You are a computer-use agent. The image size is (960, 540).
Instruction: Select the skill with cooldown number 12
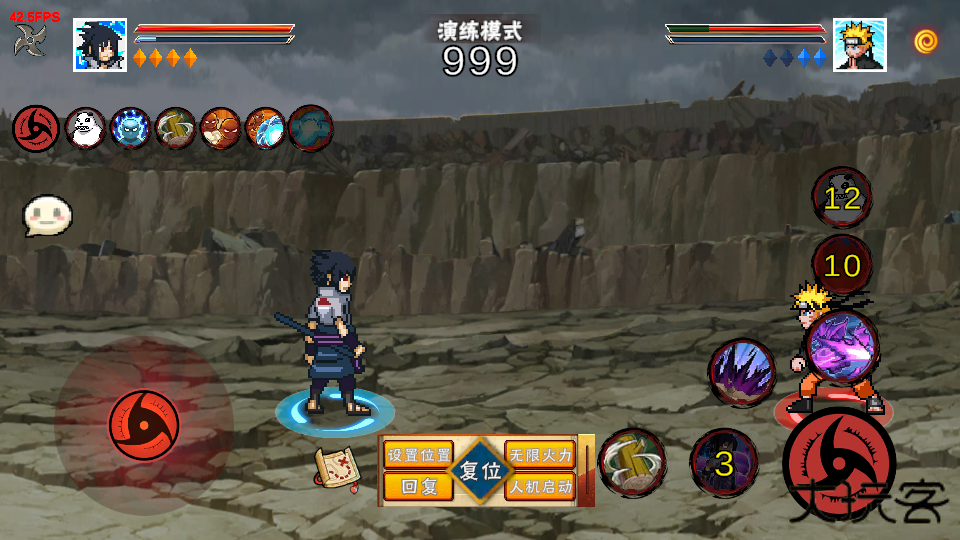tap(842, 197)
